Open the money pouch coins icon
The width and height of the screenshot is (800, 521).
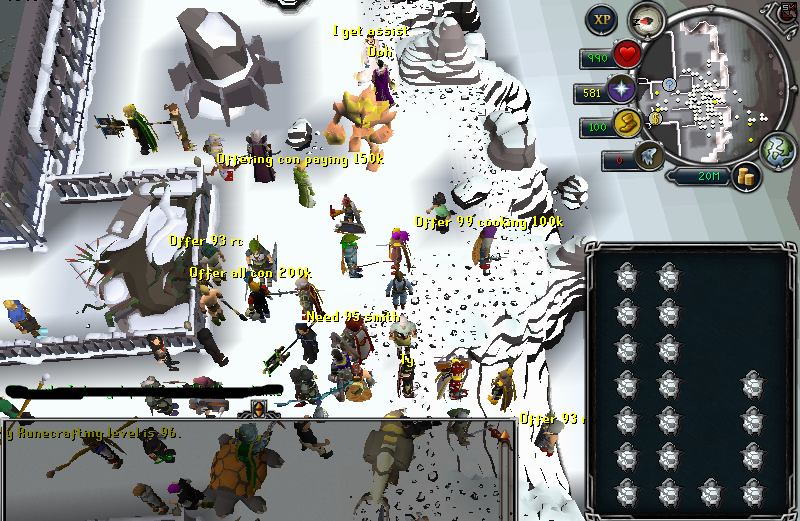coord(745,177)
